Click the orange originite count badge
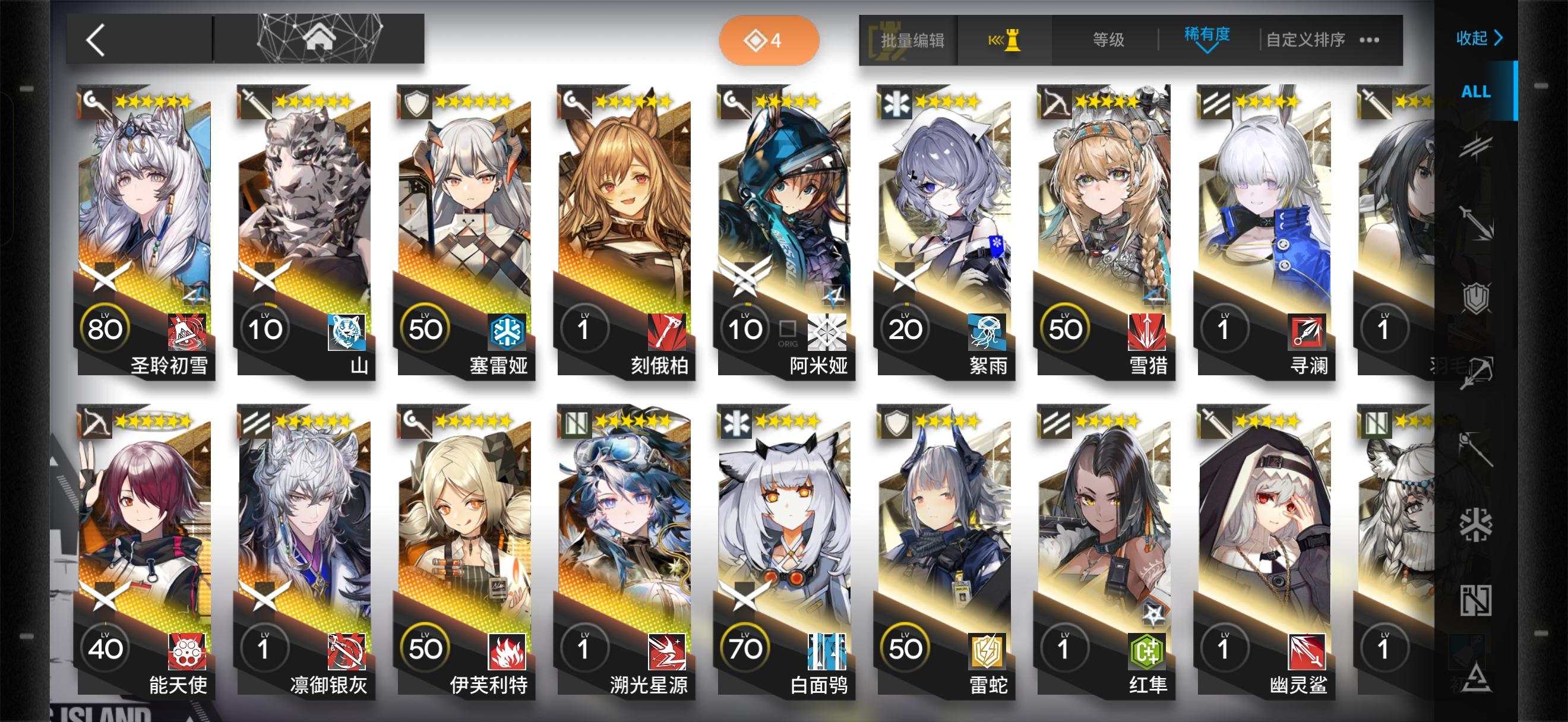 (x=768, y=40)
